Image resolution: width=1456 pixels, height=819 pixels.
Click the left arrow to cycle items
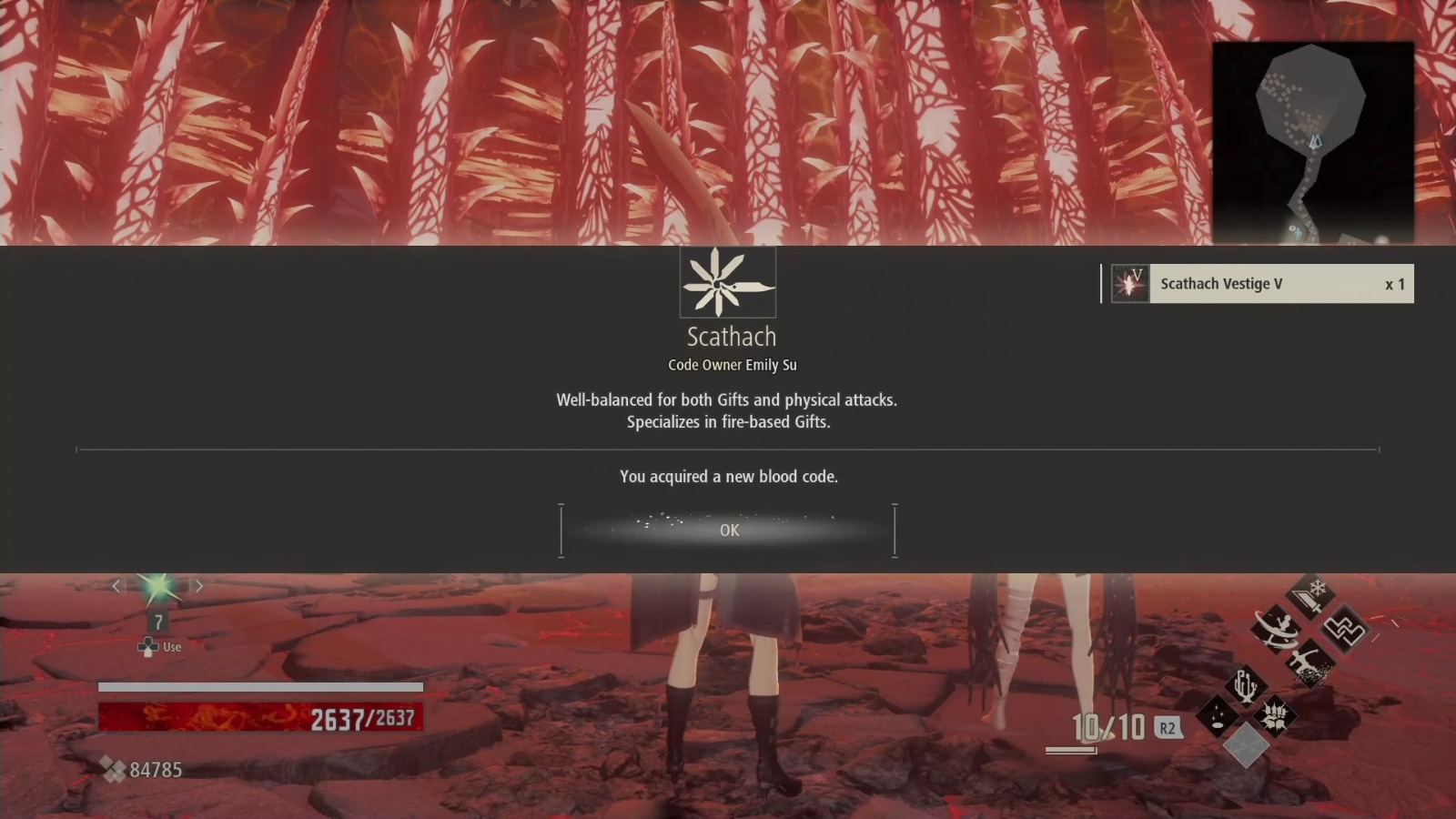click(116, 586)
